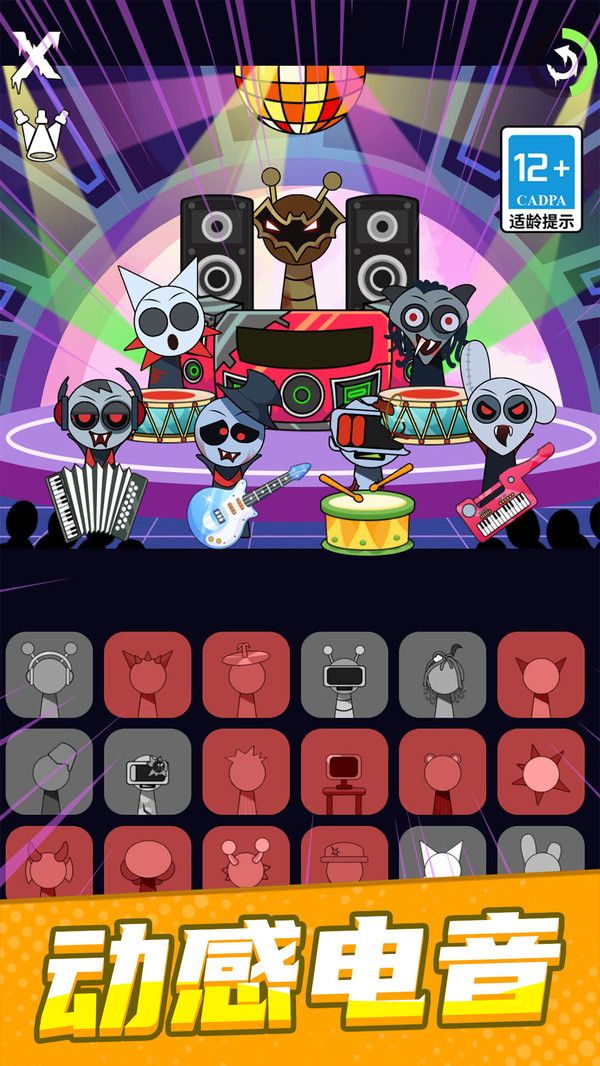The height and width of the screenshot is (1066, 600).
Task: Choose the red bear-eared character tile
Action: pos(442,771)
